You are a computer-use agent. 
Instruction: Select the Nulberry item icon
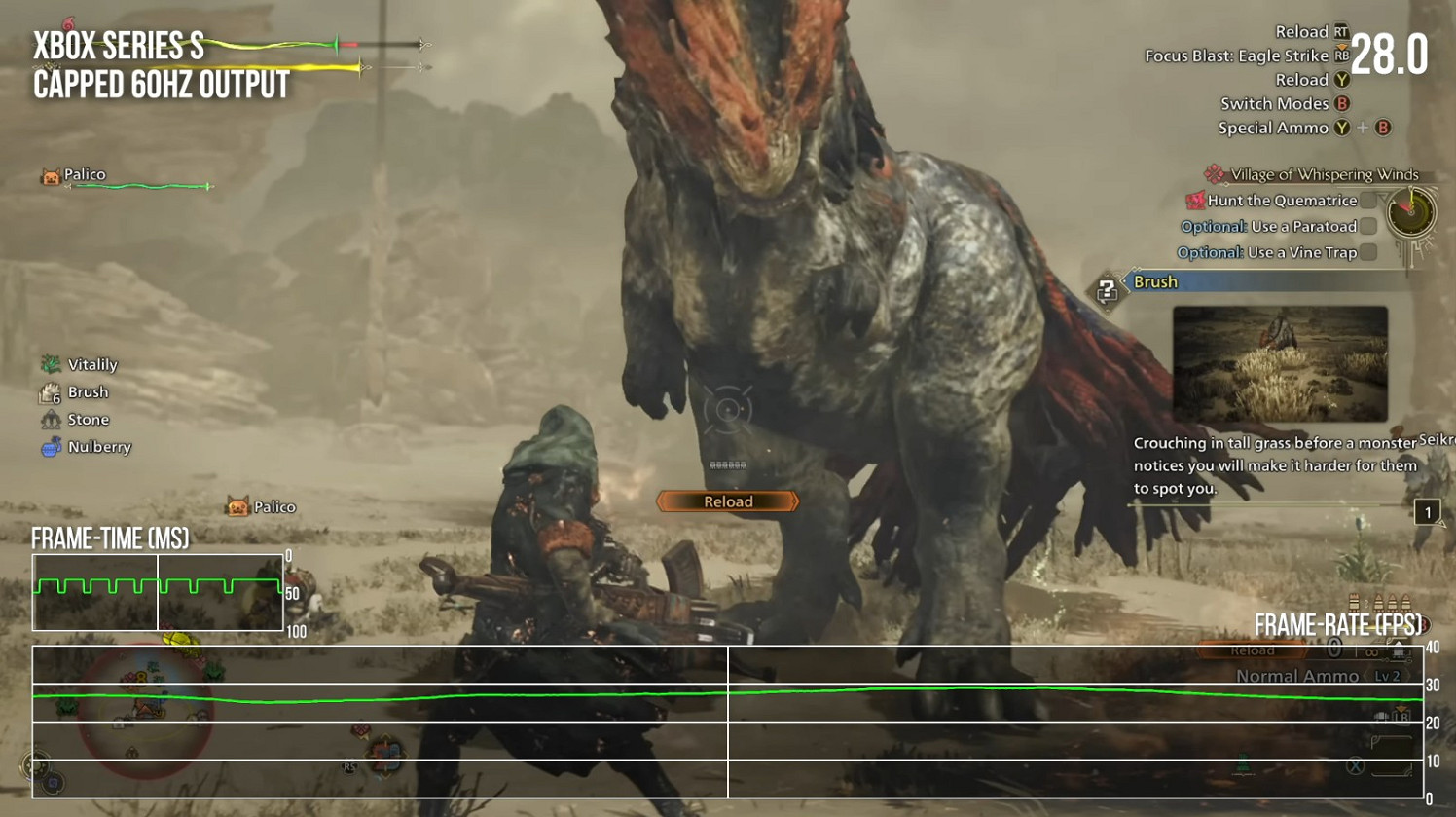pos(51,447)
